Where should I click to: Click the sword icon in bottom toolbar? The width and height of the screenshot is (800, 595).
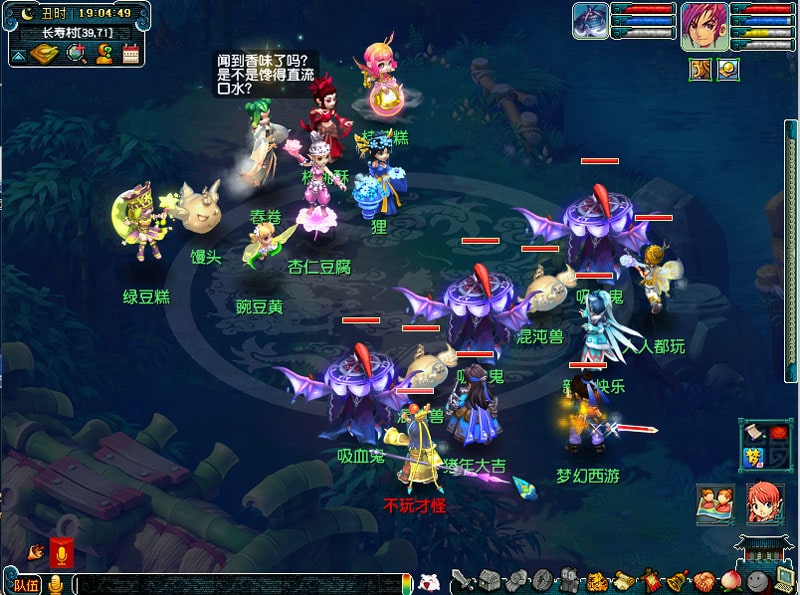461,580
